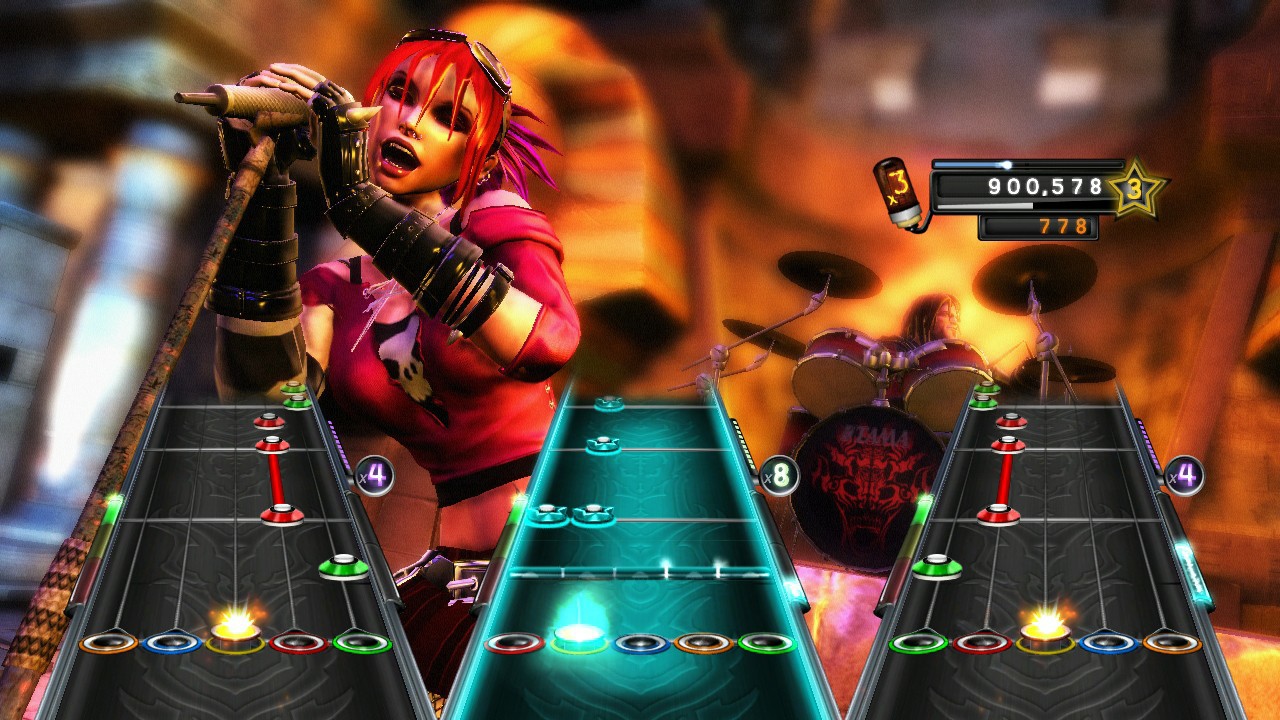
Task: Expand the streak counter showing 778
Action: point(1040,227)
